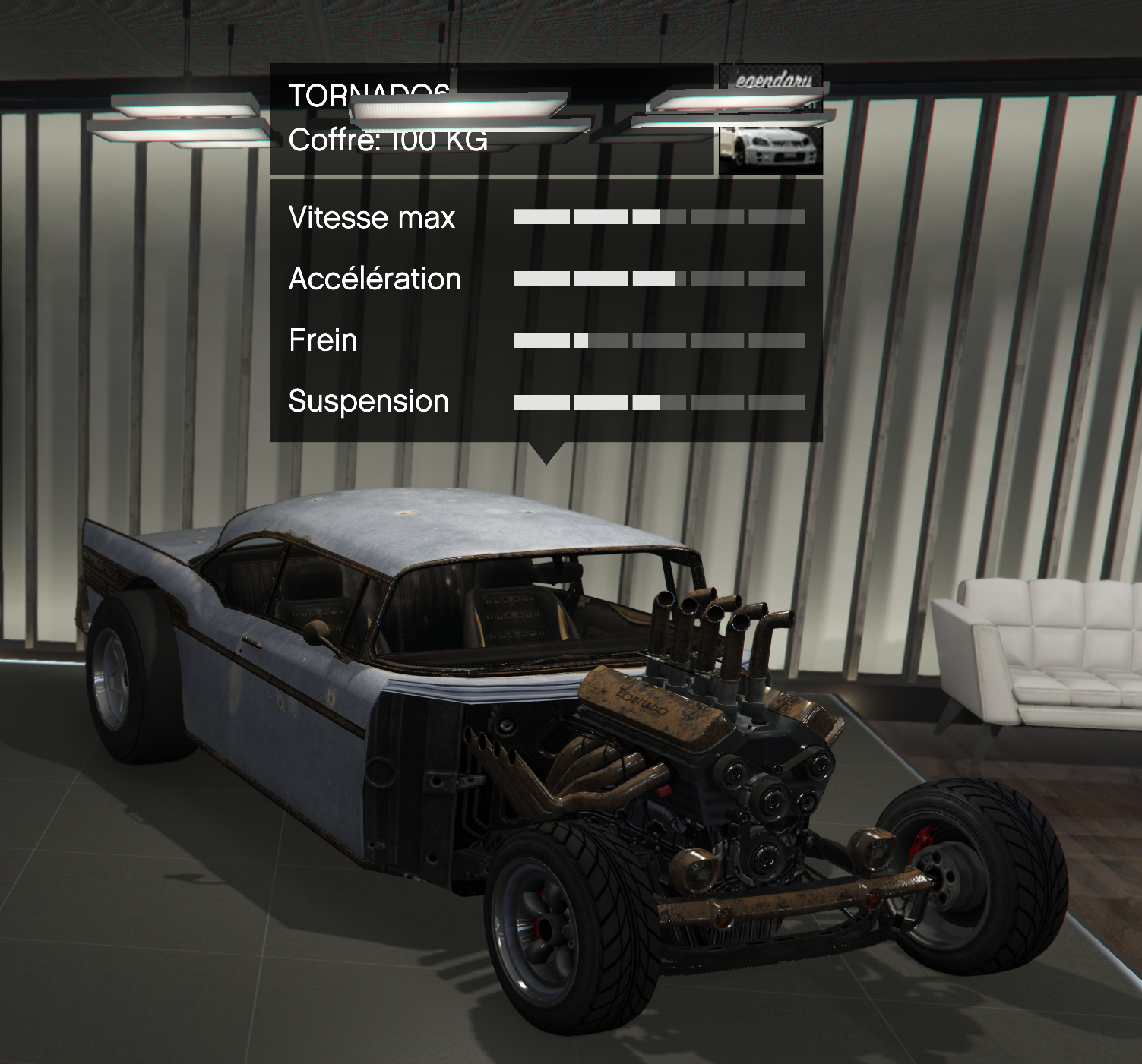Click the Coffre: 100 KG label
Screen dimensions: 1142x1064
(x=390, y=140)
